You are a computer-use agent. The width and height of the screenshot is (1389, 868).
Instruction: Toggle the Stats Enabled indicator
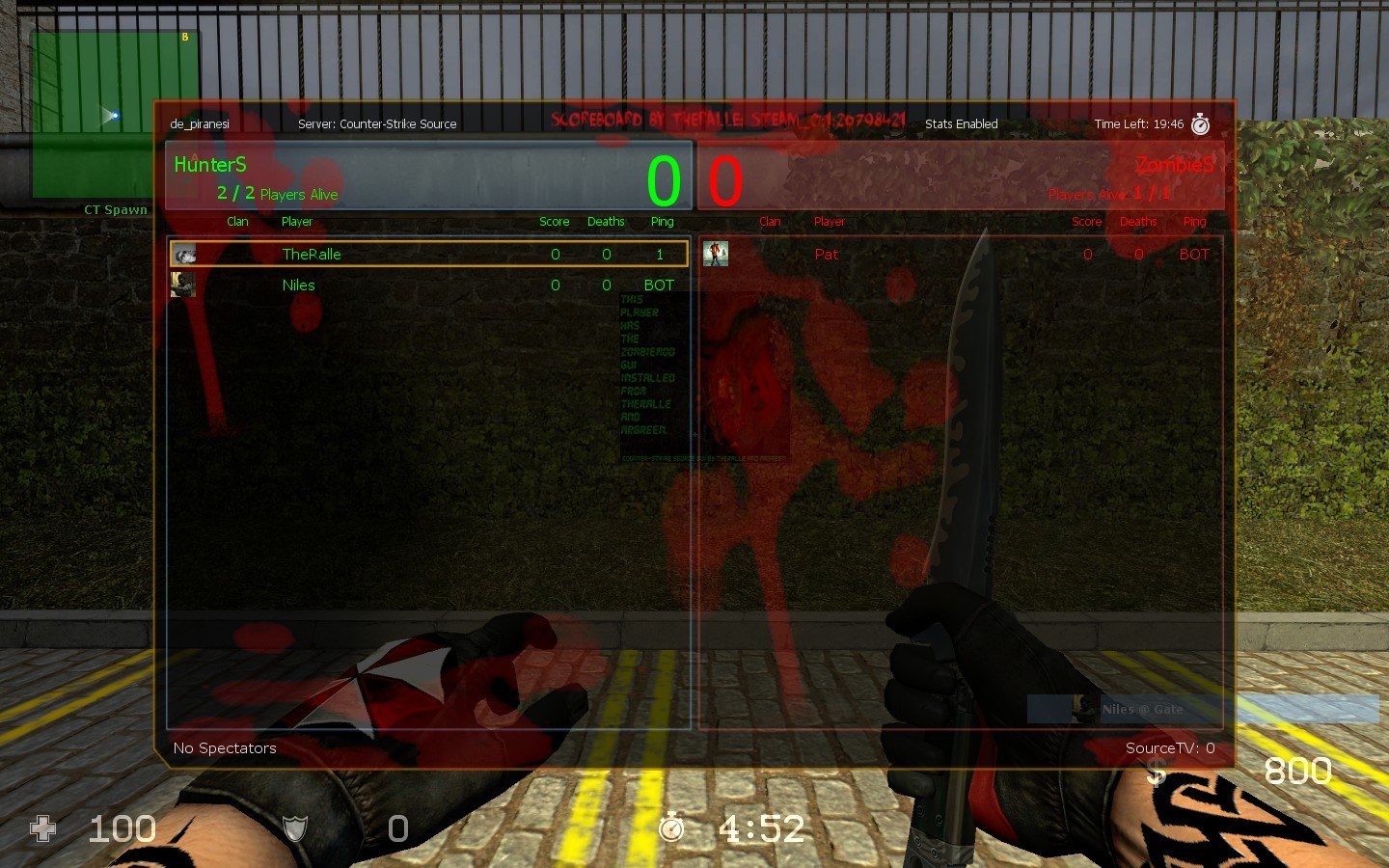click(x=961, y=123)
